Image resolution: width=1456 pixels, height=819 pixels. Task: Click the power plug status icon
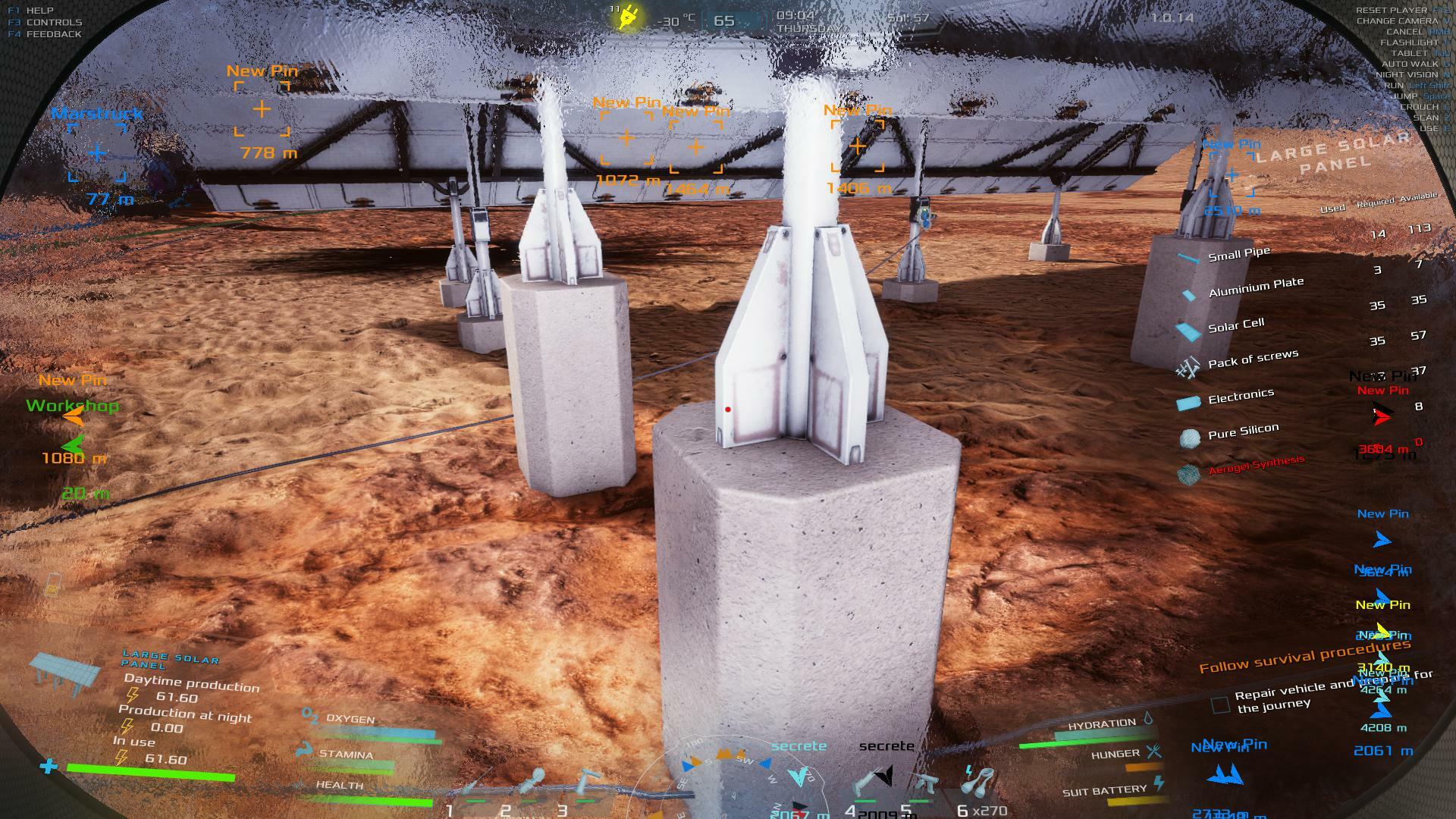coord(628,17)
